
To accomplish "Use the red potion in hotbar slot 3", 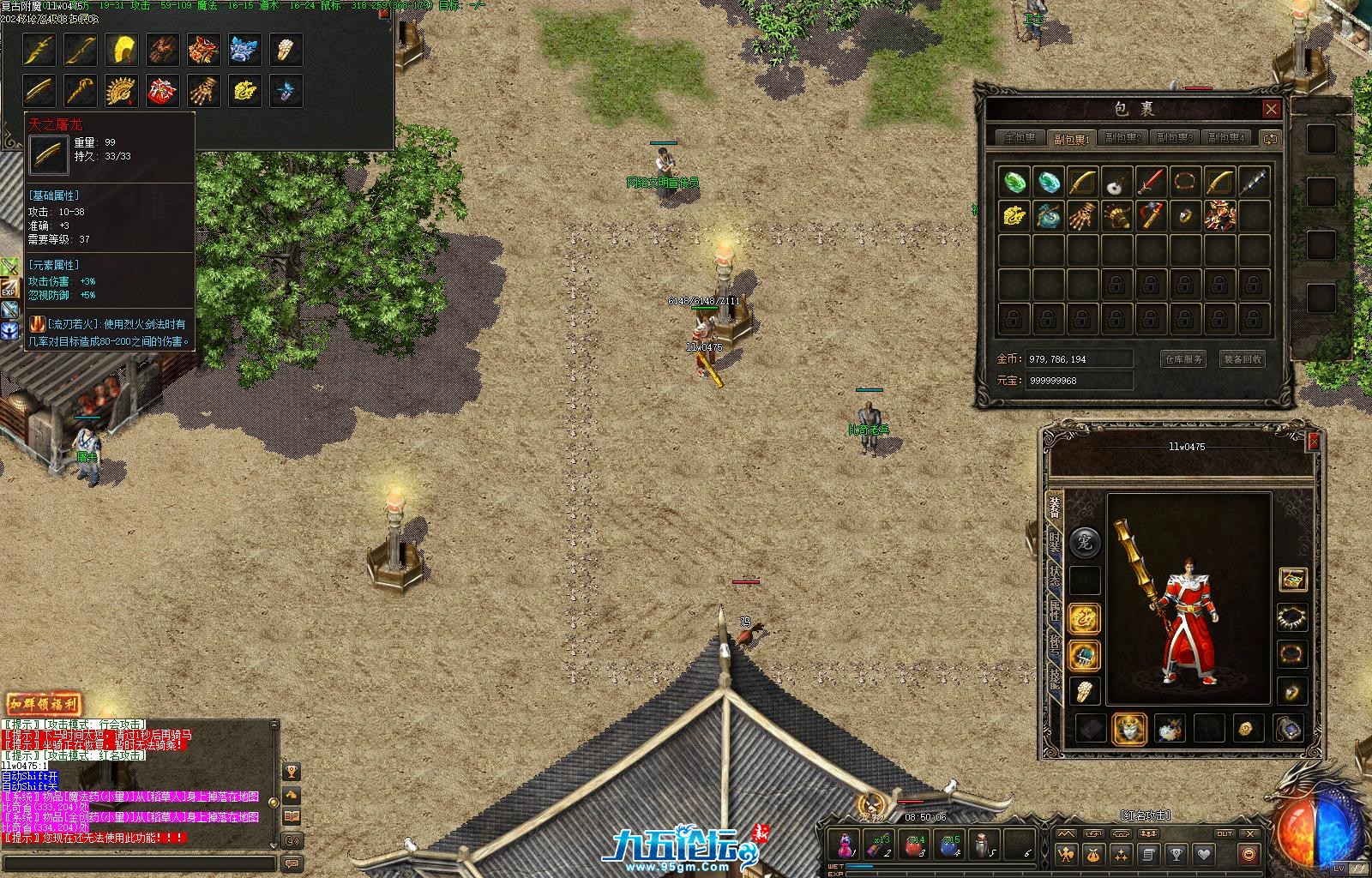I will pos(915,845).
